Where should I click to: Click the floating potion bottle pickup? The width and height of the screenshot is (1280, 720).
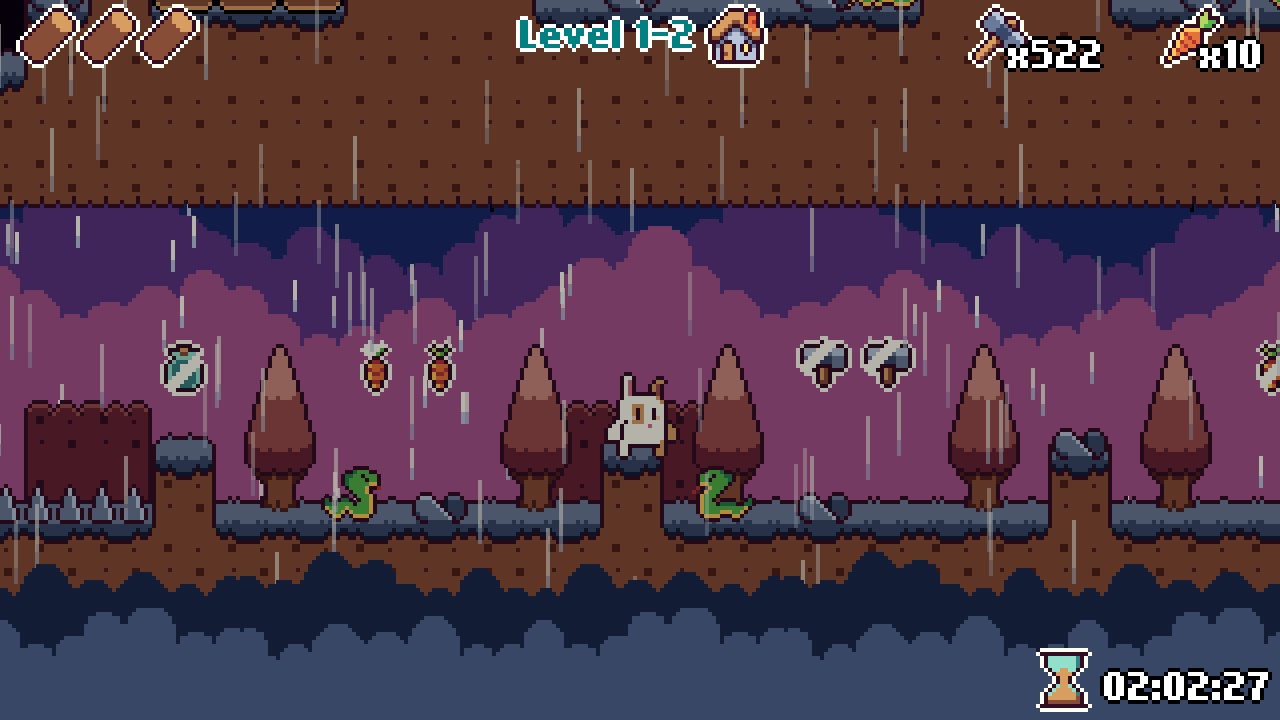pyautogui.click(x=182, y=370)
